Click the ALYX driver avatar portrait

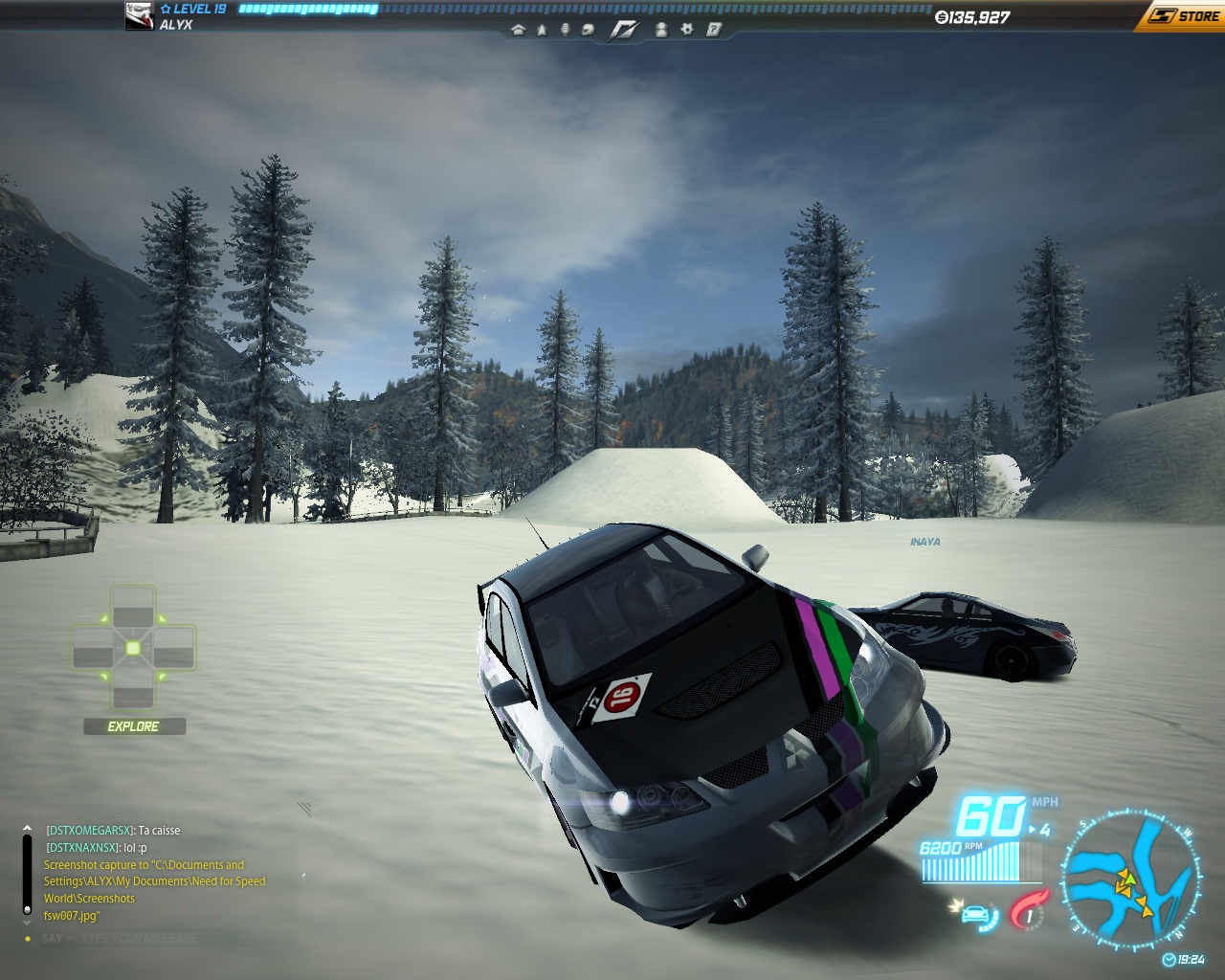(140, 16)
